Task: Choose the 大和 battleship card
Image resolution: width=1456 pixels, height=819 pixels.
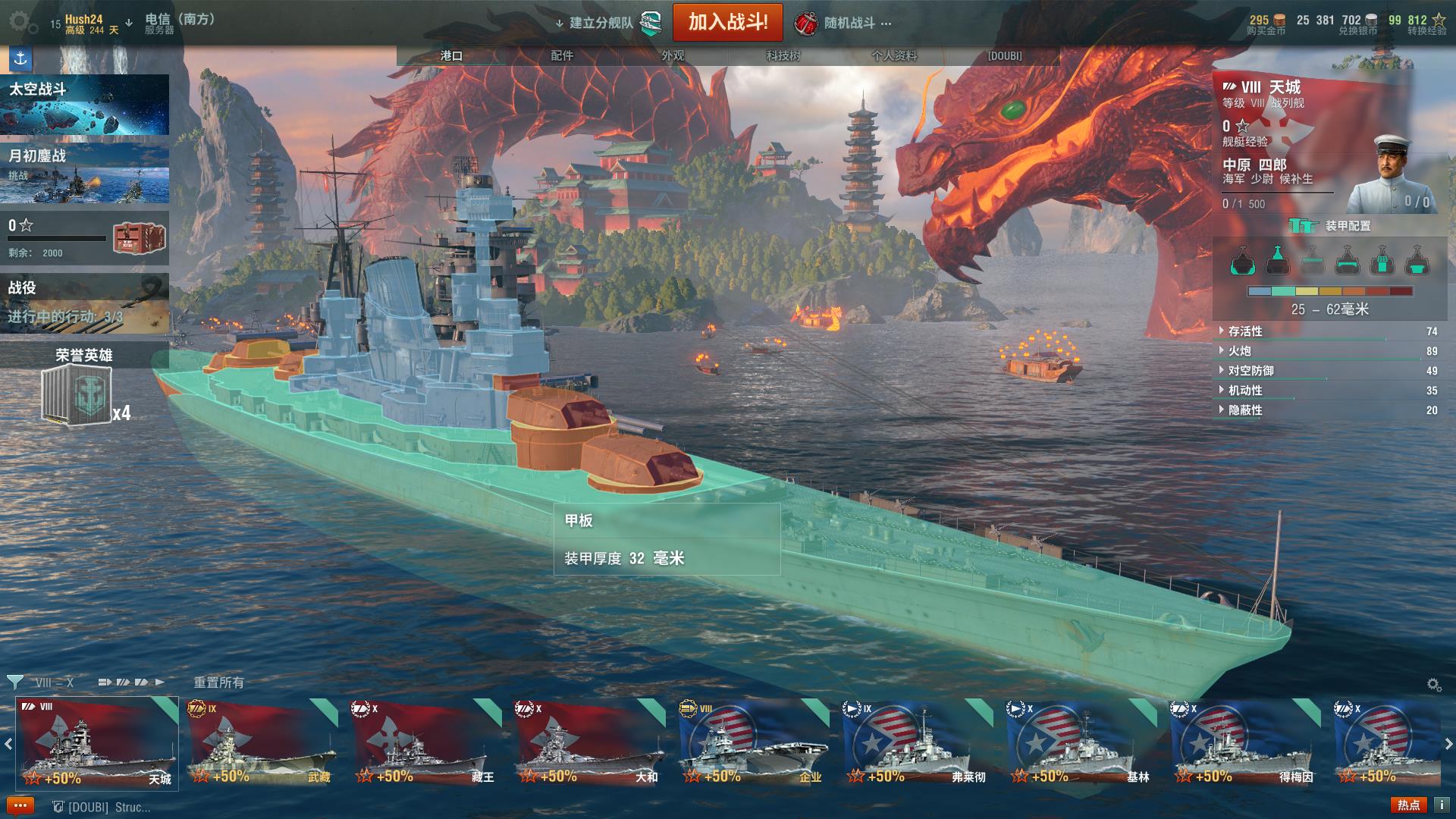Action: point(589,743)
